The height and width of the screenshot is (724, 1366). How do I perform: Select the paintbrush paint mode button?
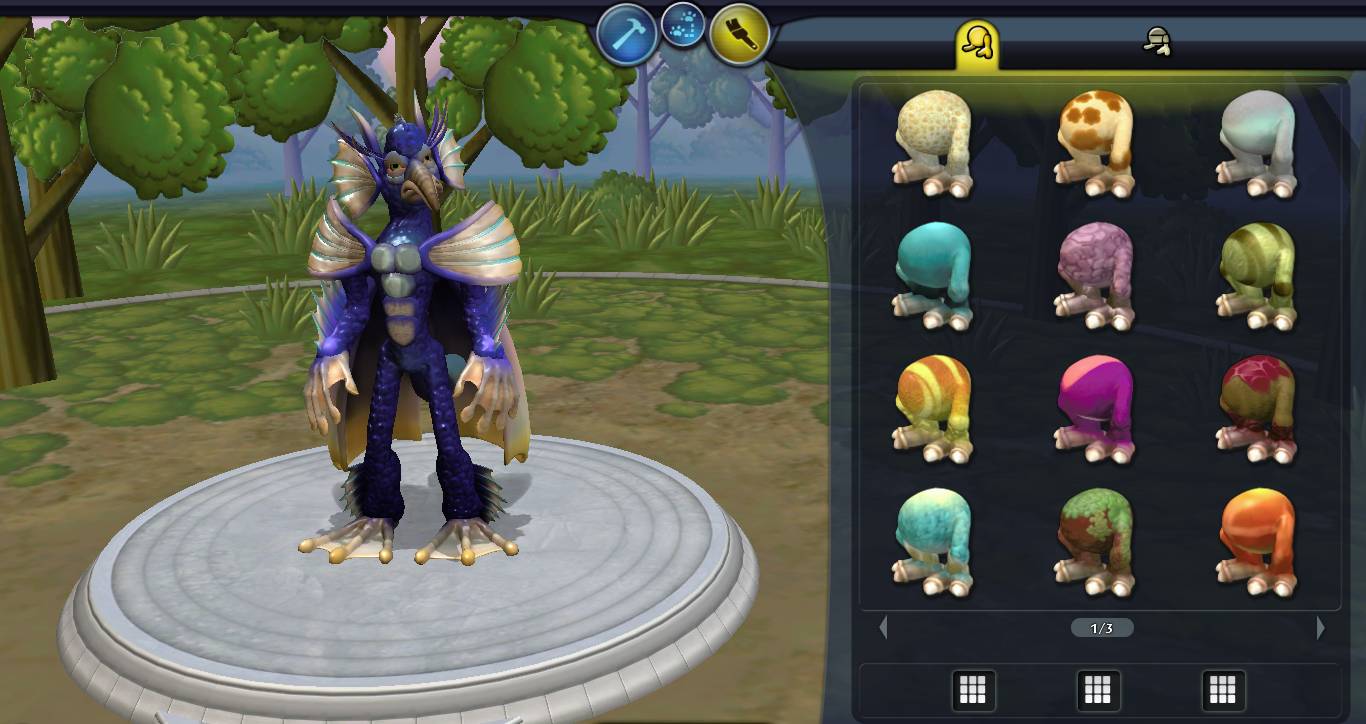(x=740, y=34)
